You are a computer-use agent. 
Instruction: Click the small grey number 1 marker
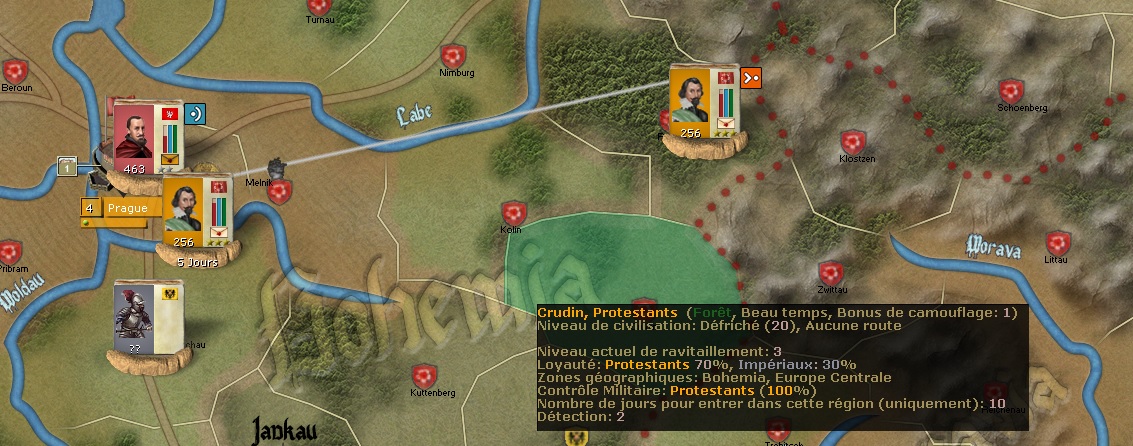68,166
